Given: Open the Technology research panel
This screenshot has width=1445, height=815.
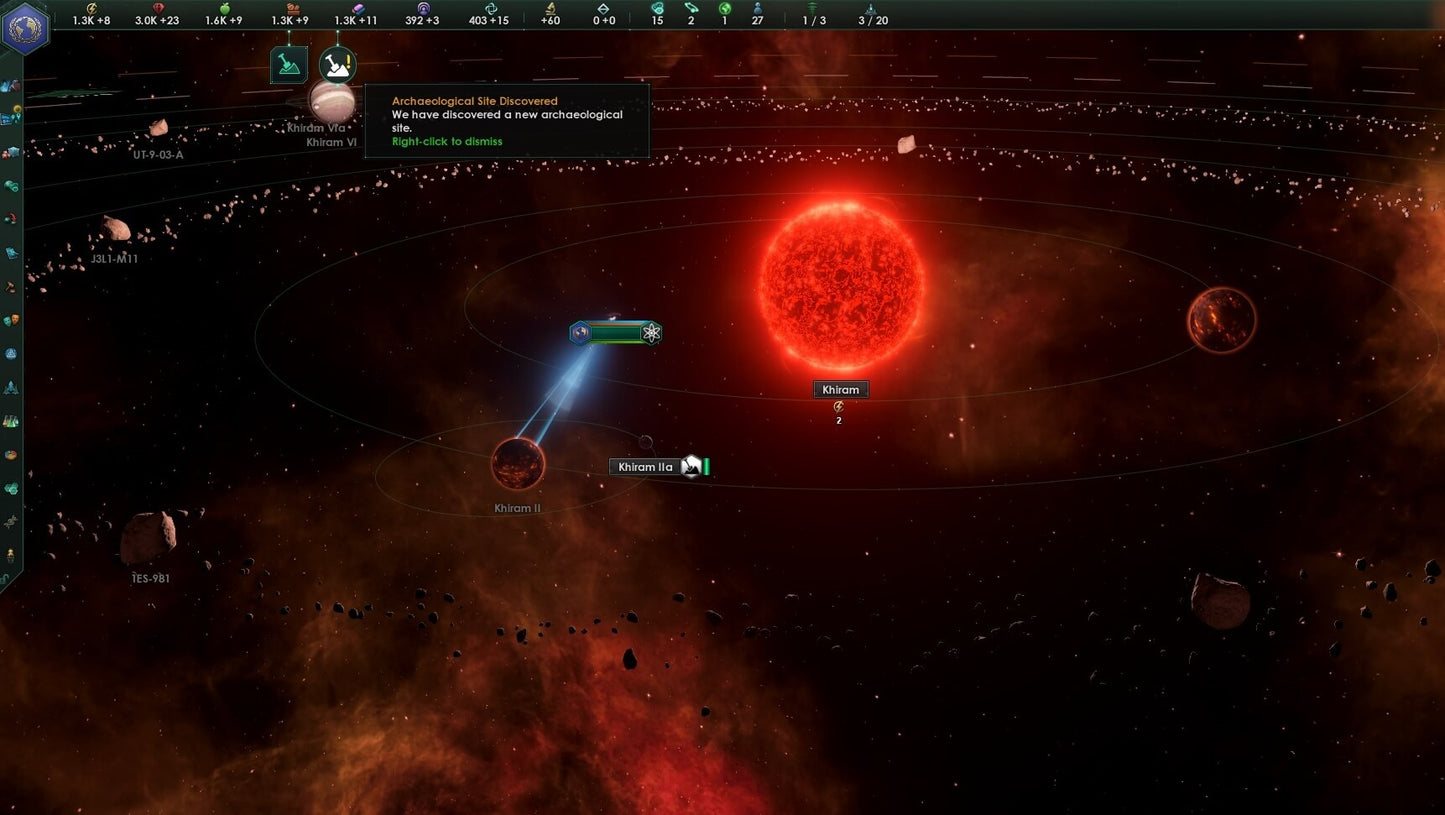Looking at the screenshot, I should pos(12,418).
